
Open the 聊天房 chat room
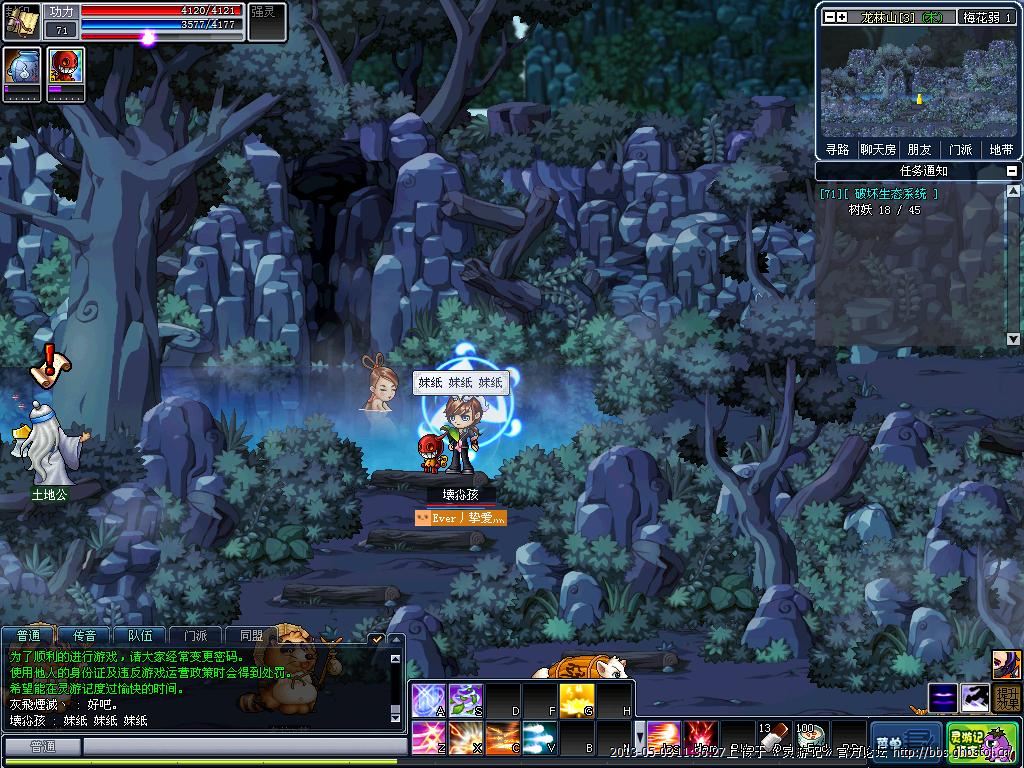pyautogui.click(x=877, y=149)
